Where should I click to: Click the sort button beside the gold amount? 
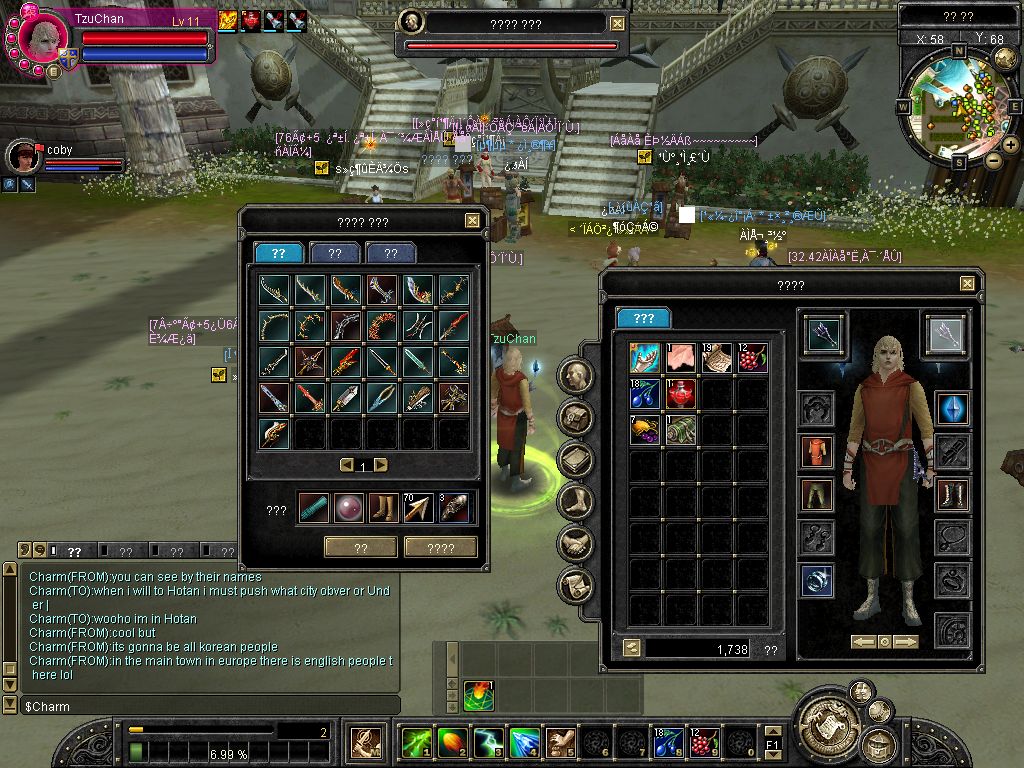[x=632, y=648]
